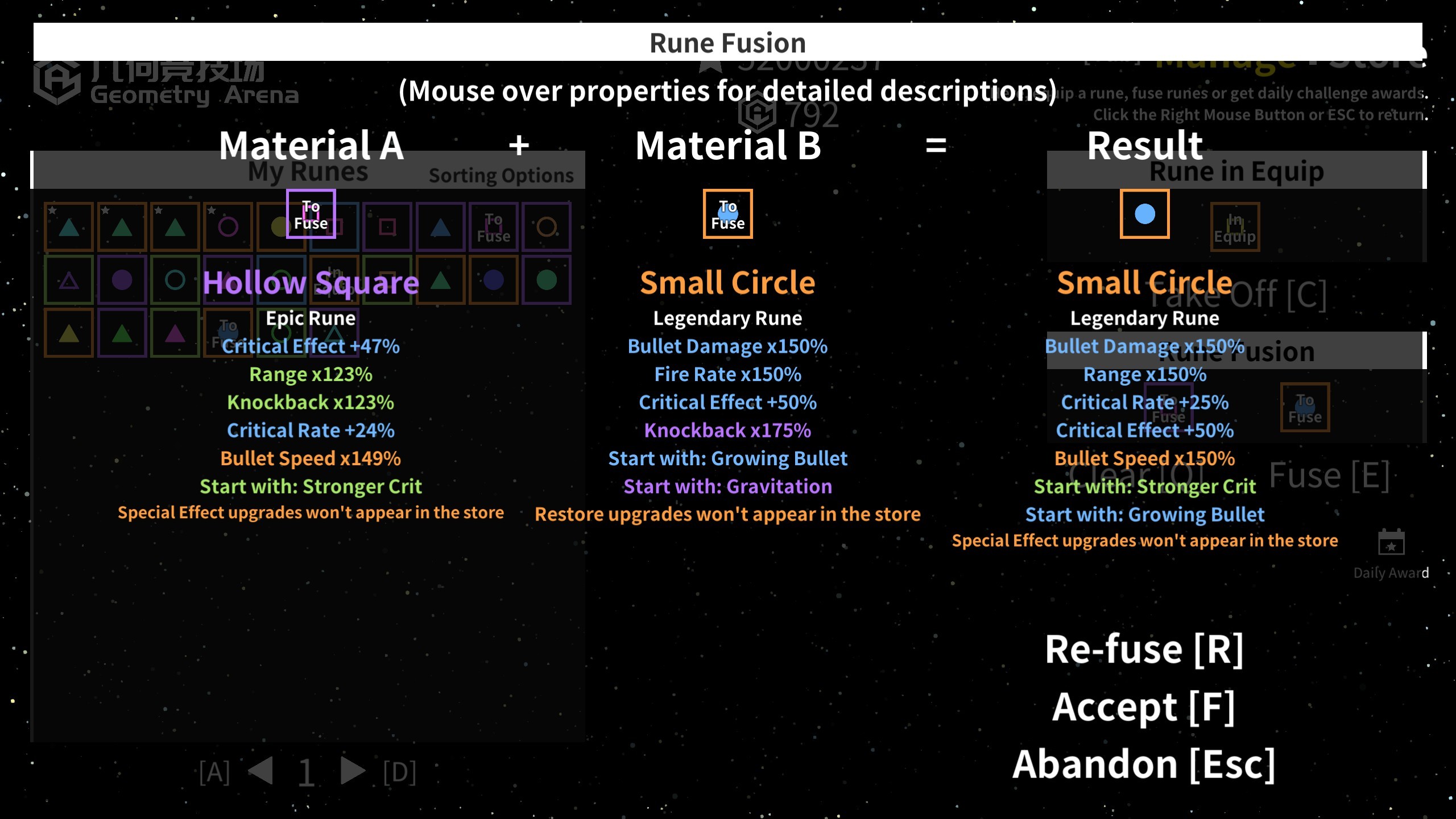Click the yellow filled circle rune
The height and width of the screenshot is (819, 1456).
coord(280,226)
